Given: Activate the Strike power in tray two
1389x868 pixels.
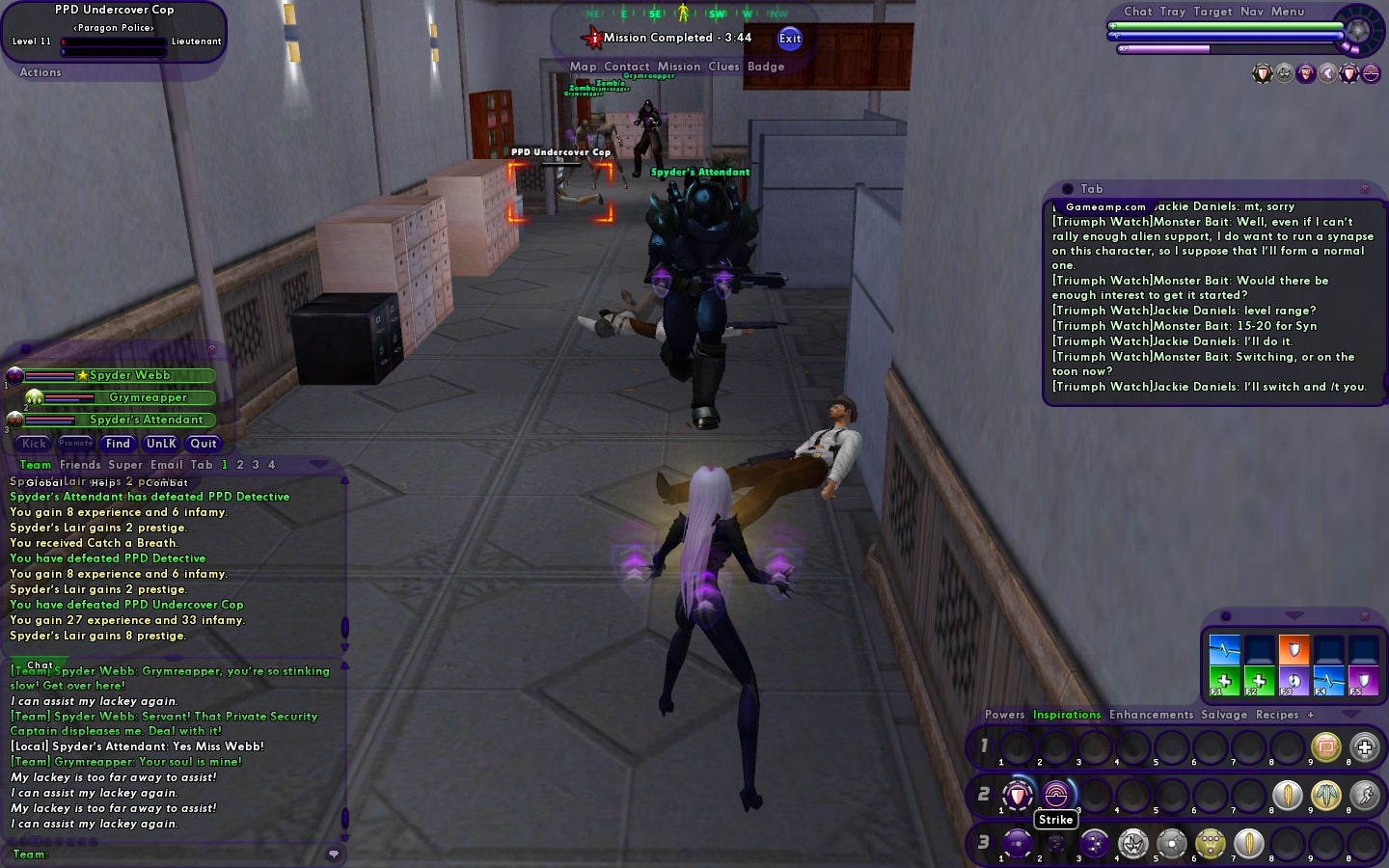Looking at the screenshot, I should (x=1056, y=795).
